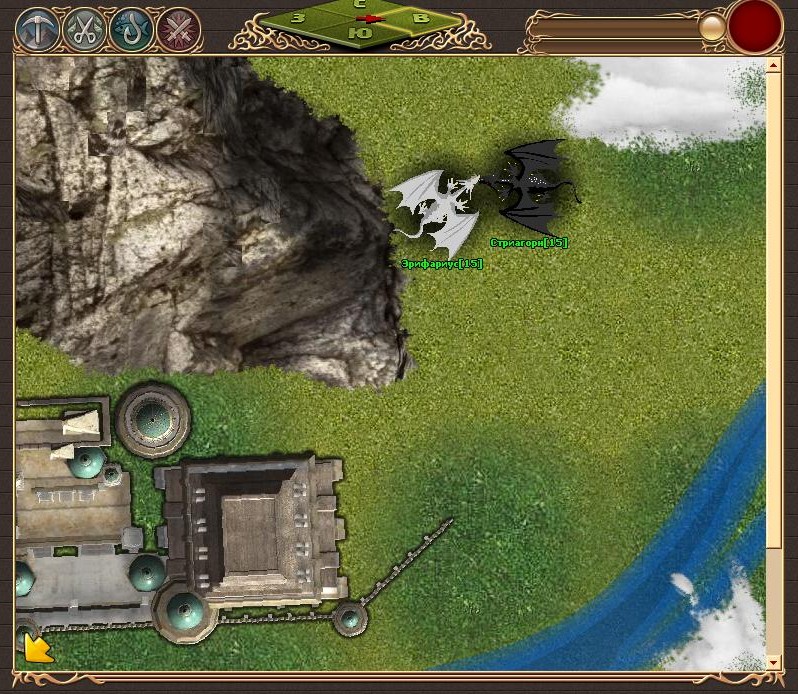Click the large red orb button

pos(755,26)
